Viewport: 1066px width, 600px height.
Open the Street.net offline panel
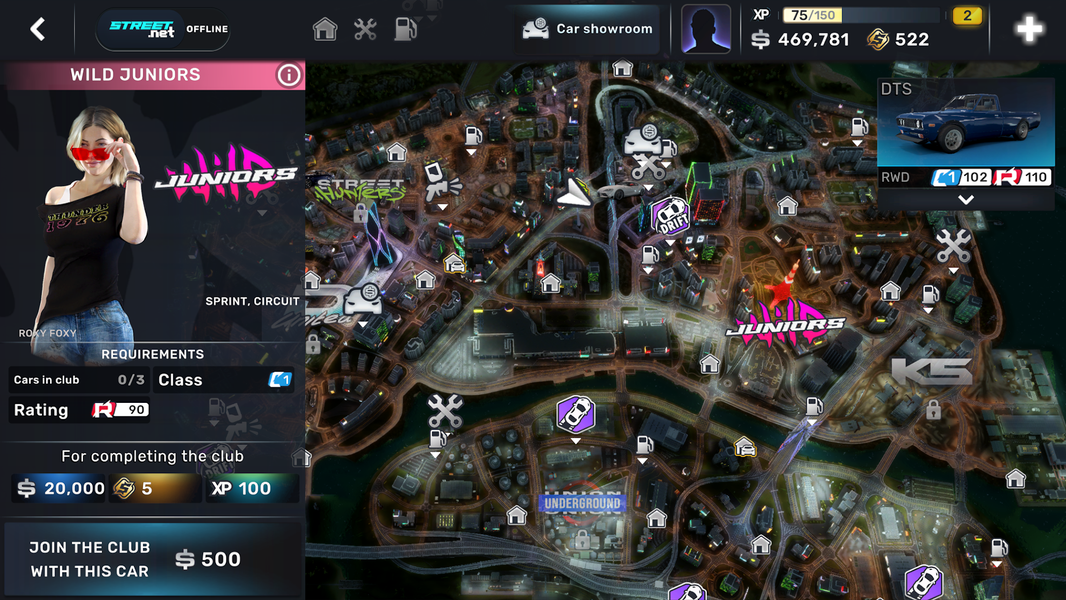tap(162, 29)
